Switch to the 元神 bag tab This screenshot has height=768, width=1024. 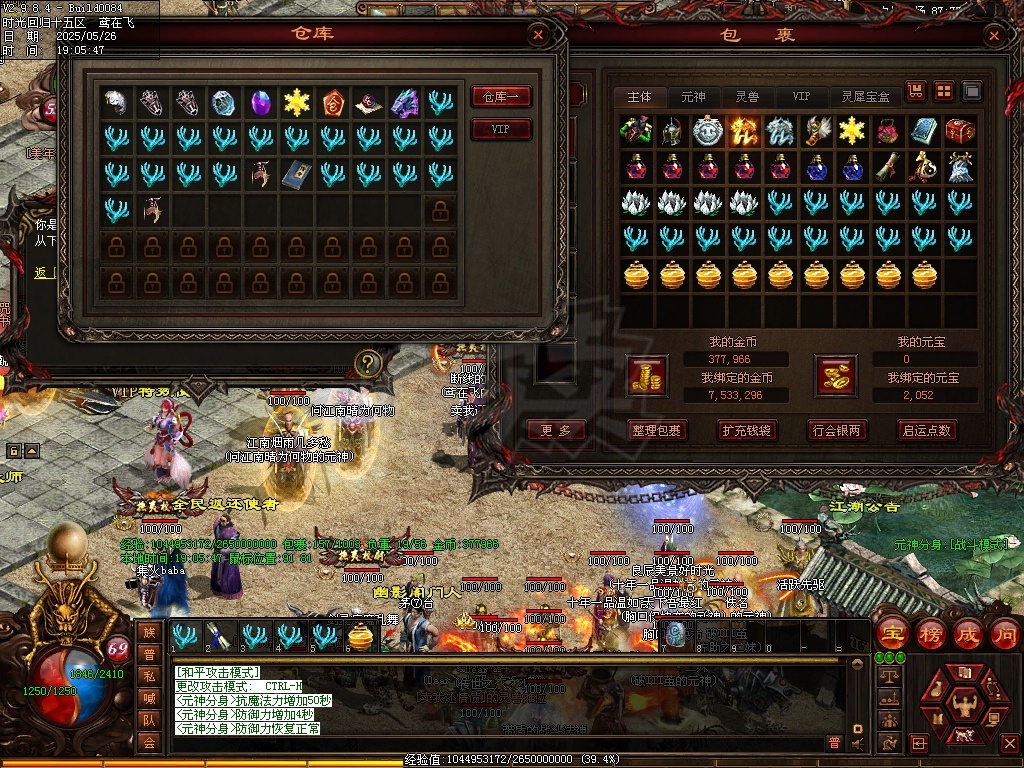pyautogui.click(x=693, y=97)
